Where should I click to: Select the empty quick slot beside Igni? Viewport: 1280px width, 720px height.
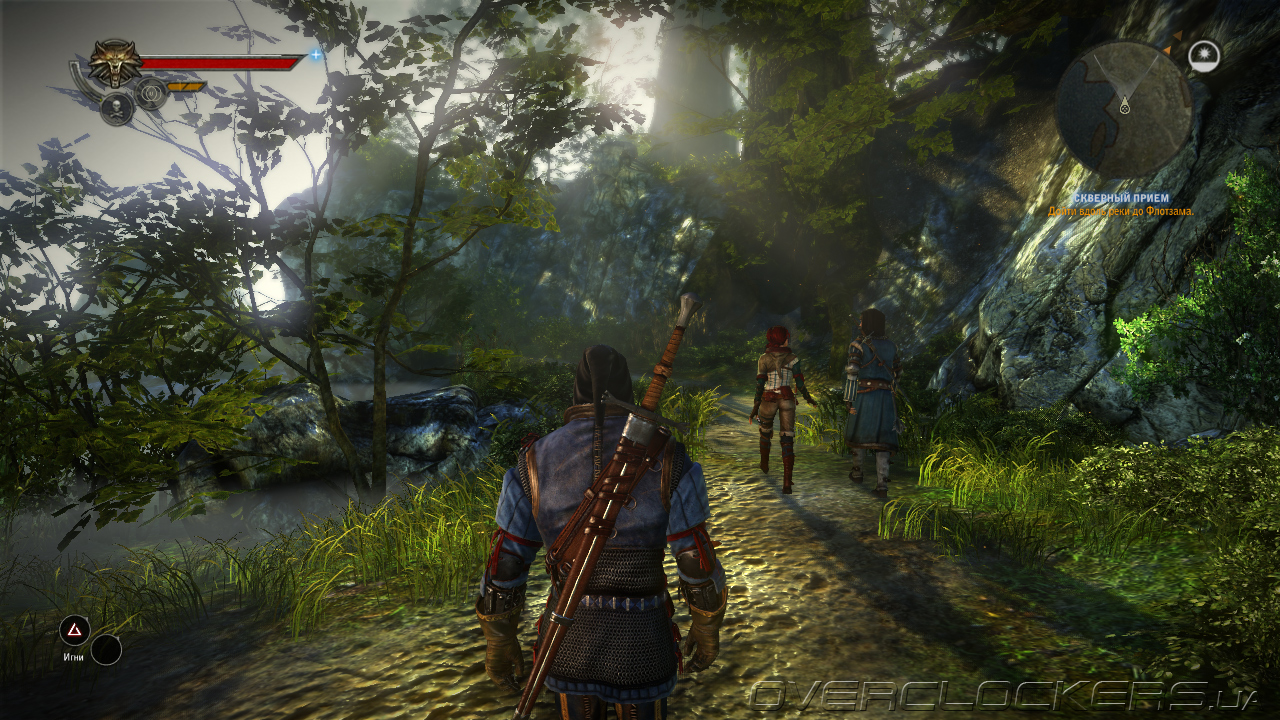pyautogui.click(x=106, y=650)
